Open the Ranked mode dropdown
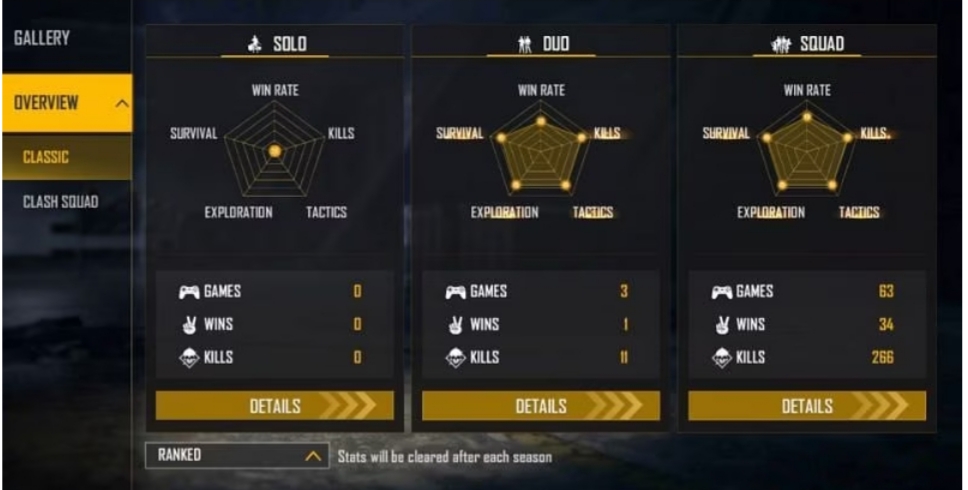The height and width of the screenshot is (490, 968). pos(238,456)
